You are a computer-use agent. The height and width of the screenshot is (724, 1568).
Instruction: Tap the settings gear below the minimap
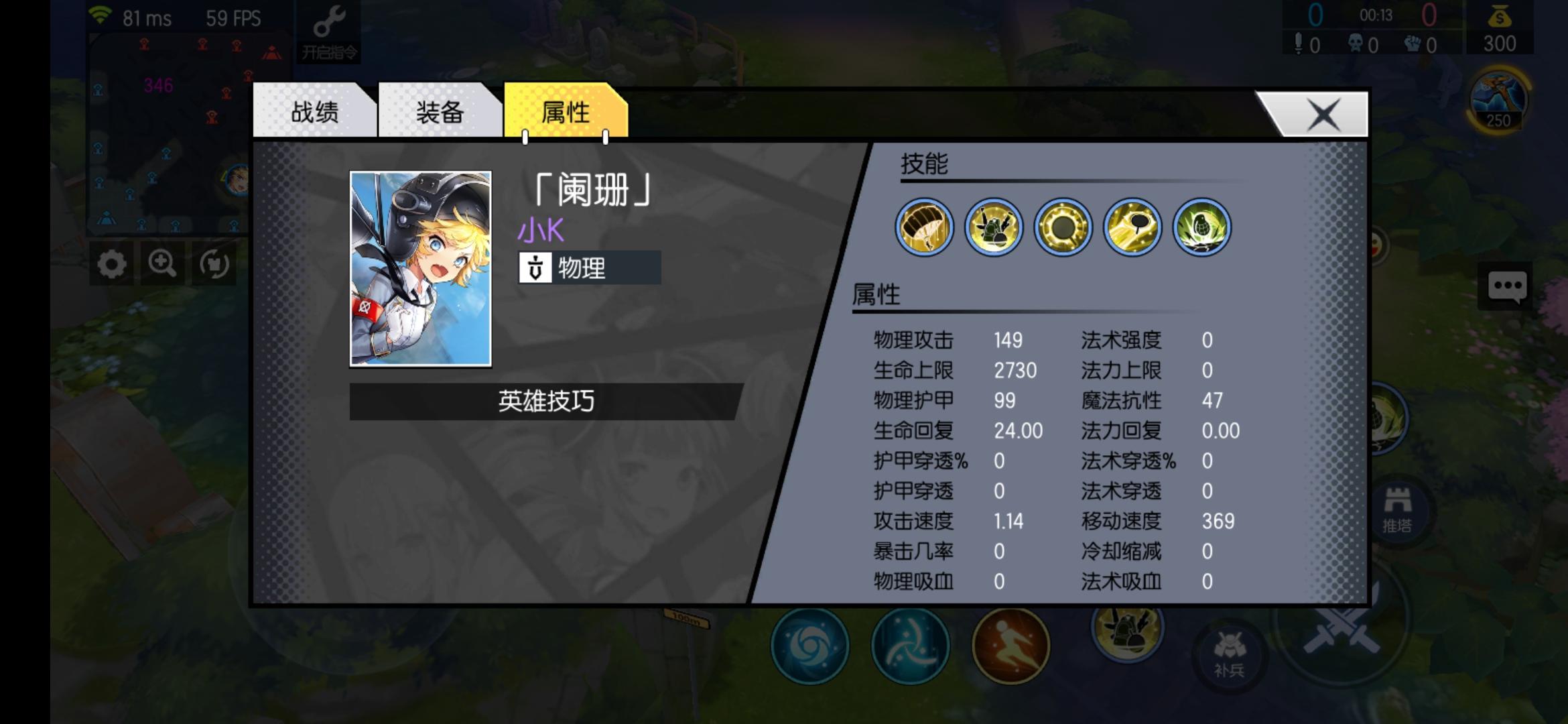(111, 264)
